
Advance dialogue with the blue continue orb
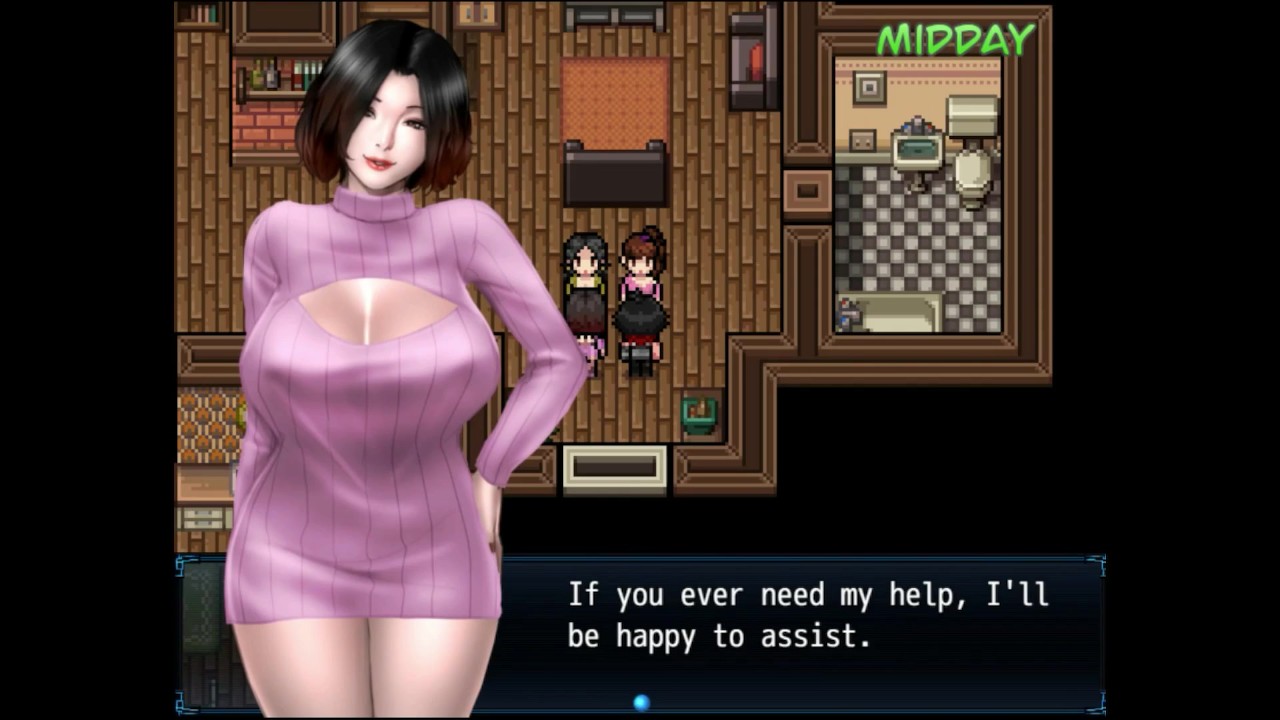tap(641, 703)
